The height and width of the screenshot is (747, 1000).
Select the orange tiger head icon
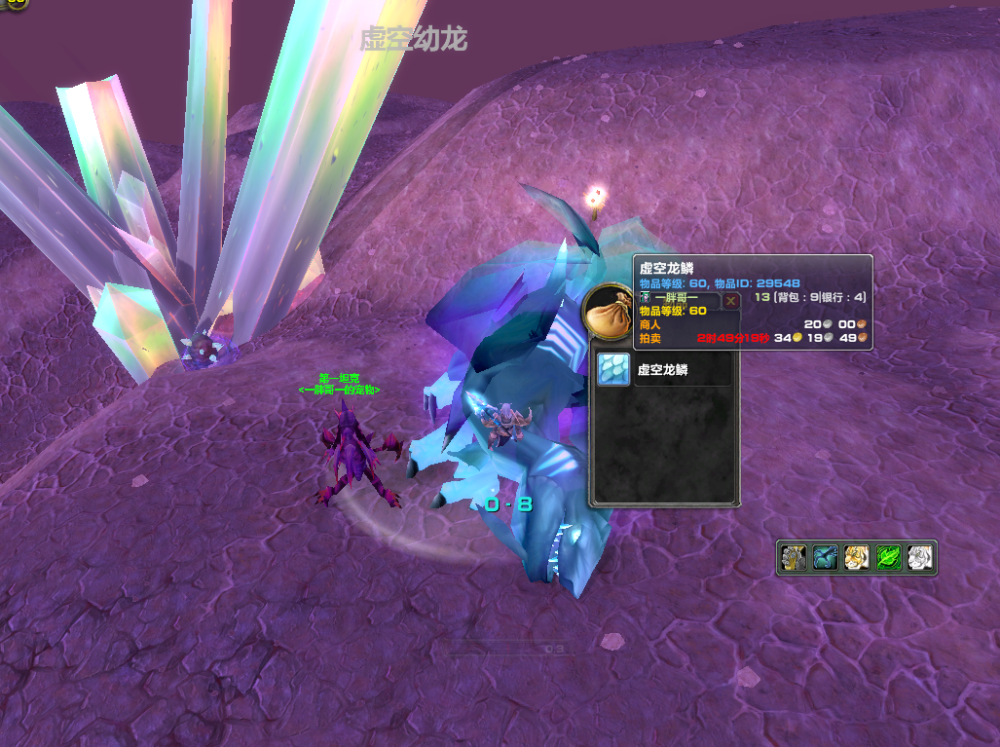(857, 558)
